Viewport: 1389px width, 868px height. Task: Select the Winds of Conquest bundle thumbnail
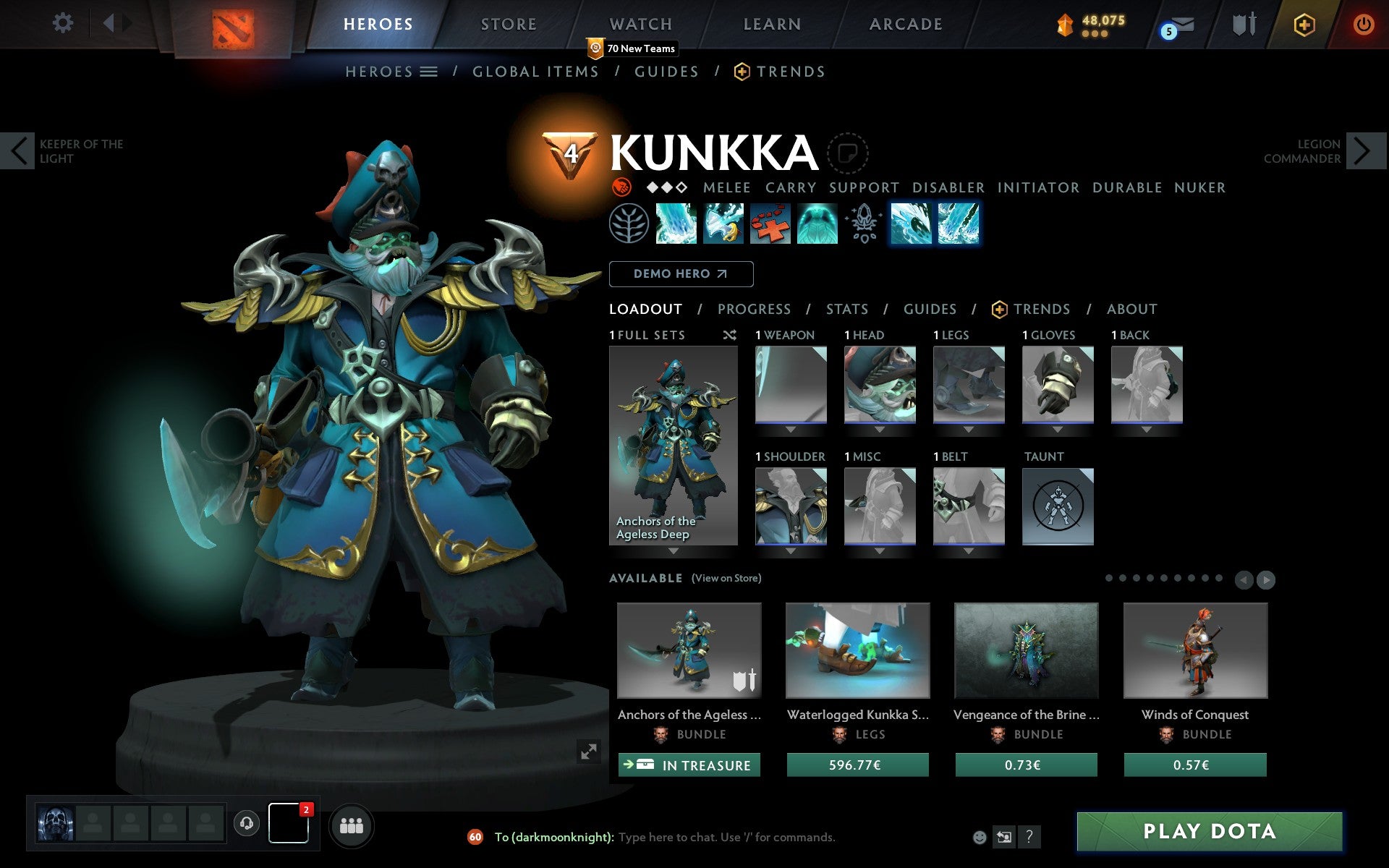pyautogui.click(x=1195, y=650)
